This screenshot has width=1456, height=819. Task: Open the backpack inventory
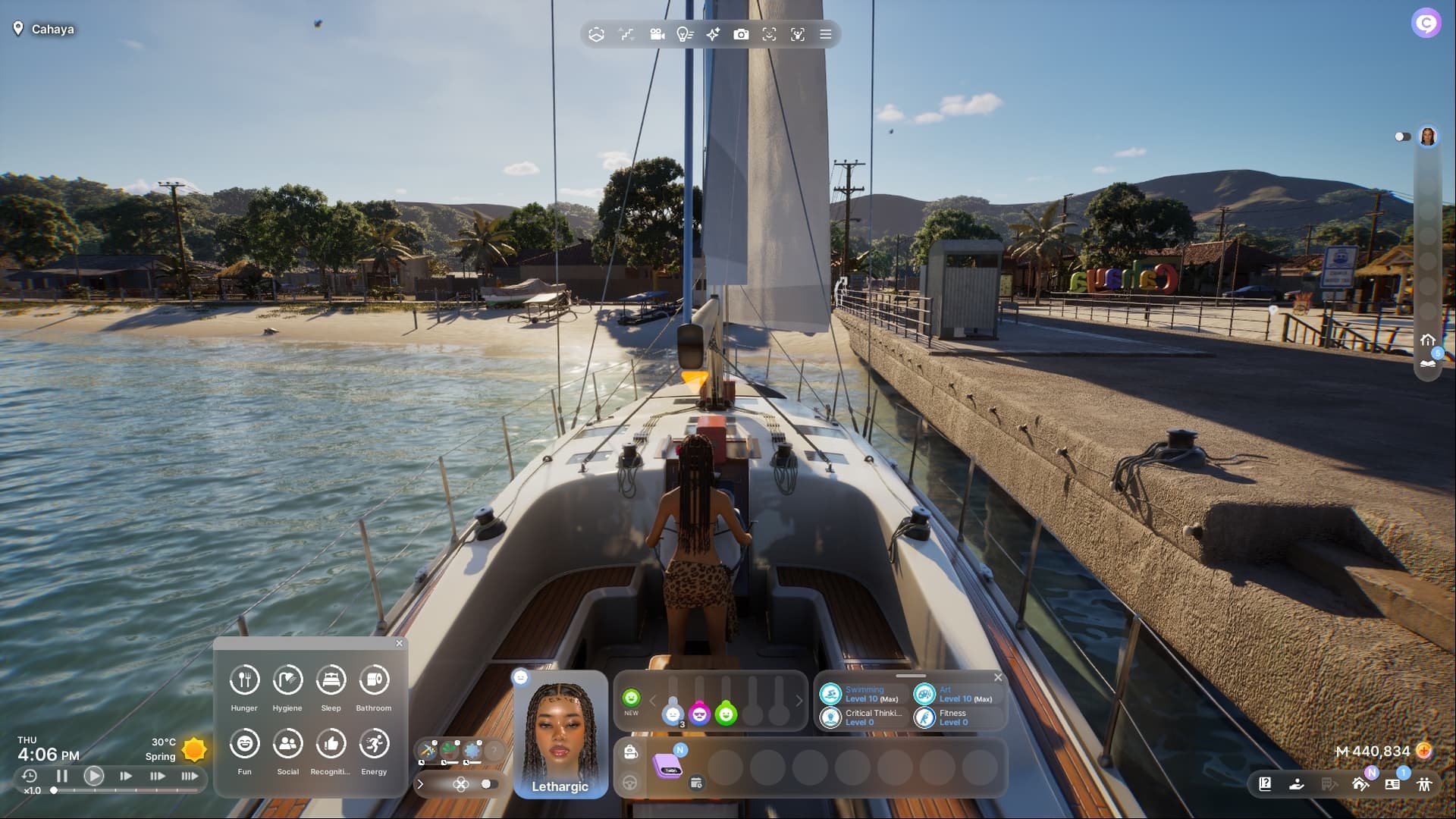[630, 752]
